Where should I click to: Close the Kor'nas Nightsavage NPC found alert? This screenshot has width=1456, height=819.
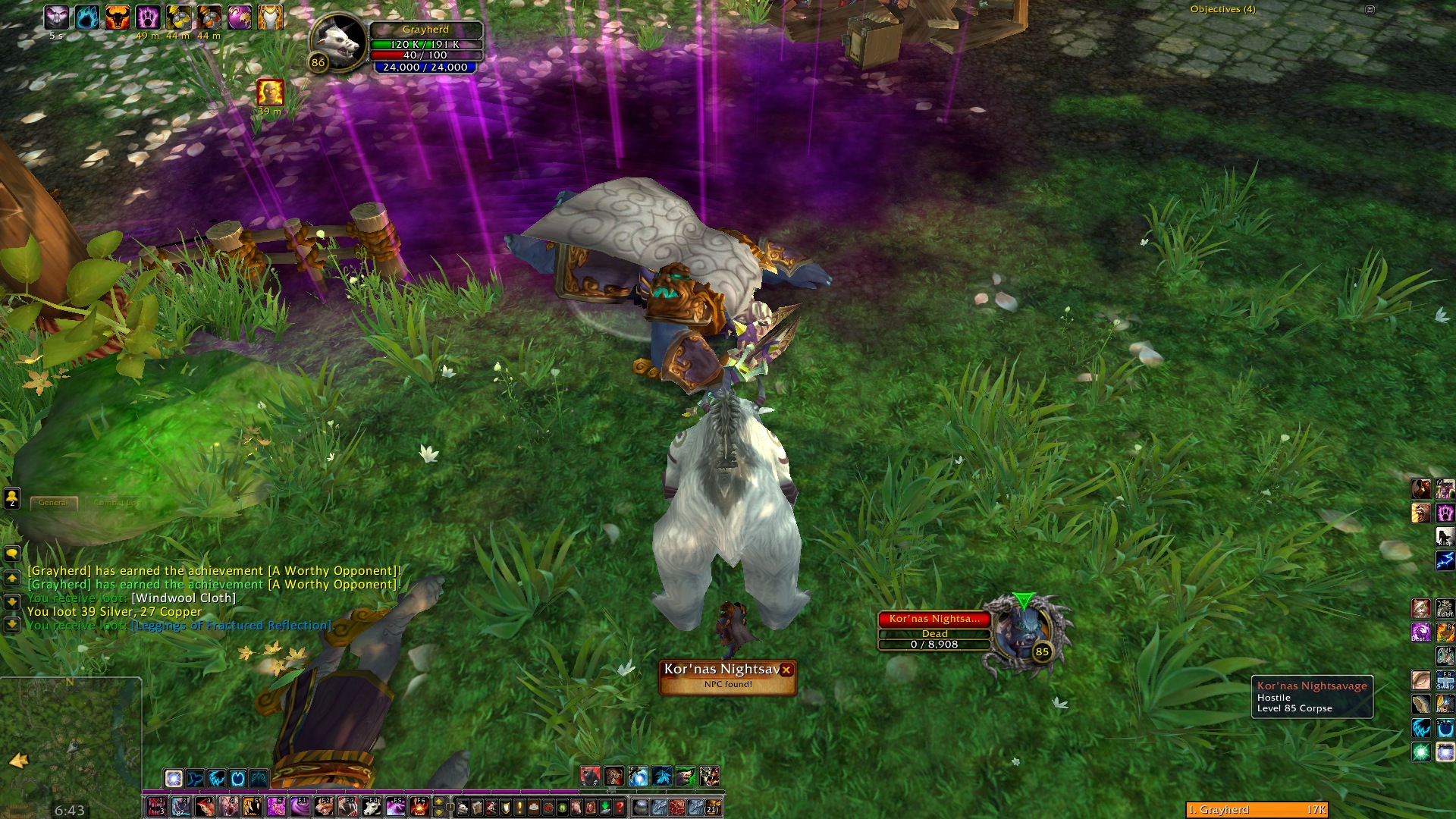click(x=786, y=670)
